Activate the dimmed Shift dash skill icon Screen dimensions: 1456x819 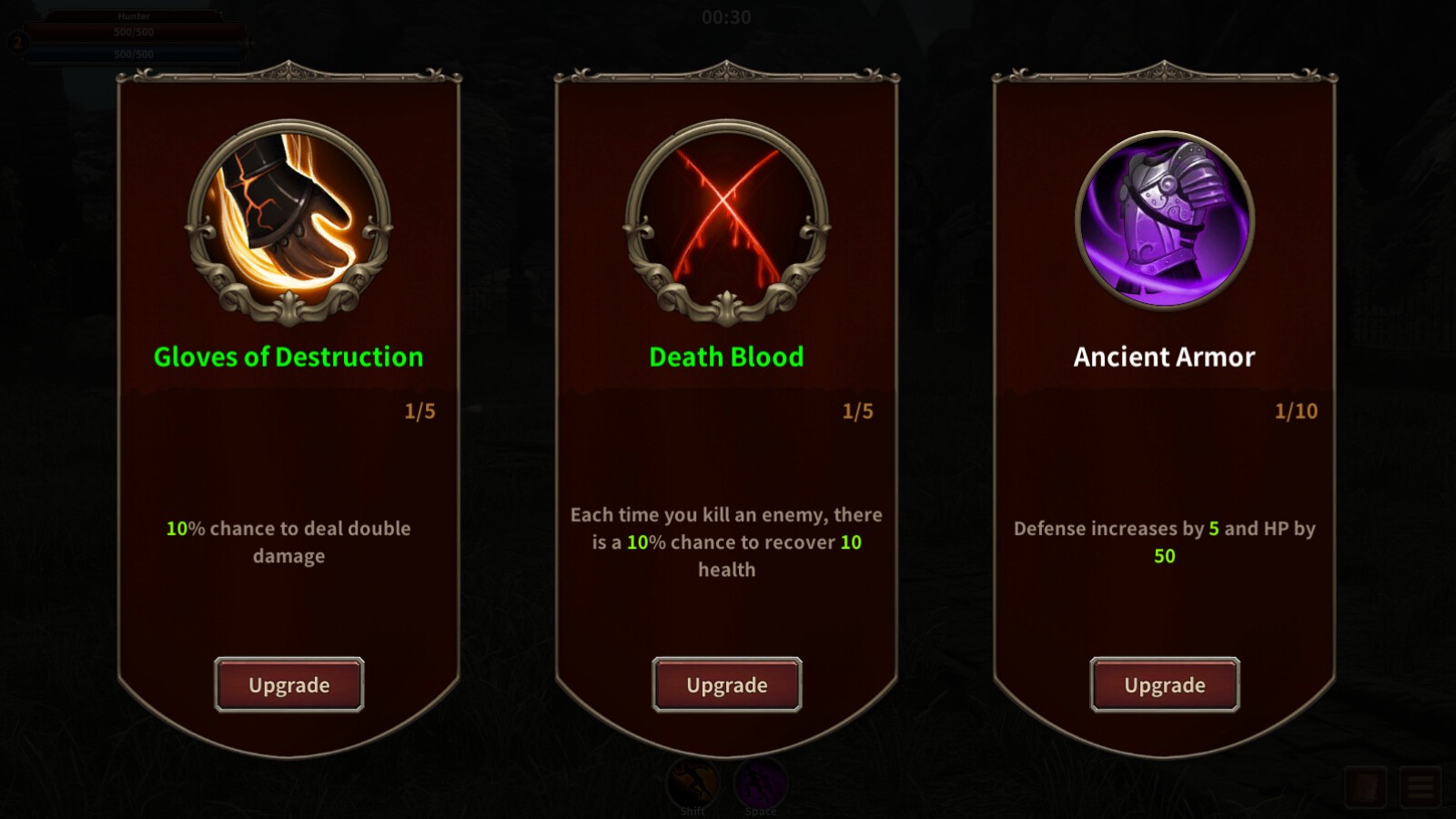coord(693,782)
